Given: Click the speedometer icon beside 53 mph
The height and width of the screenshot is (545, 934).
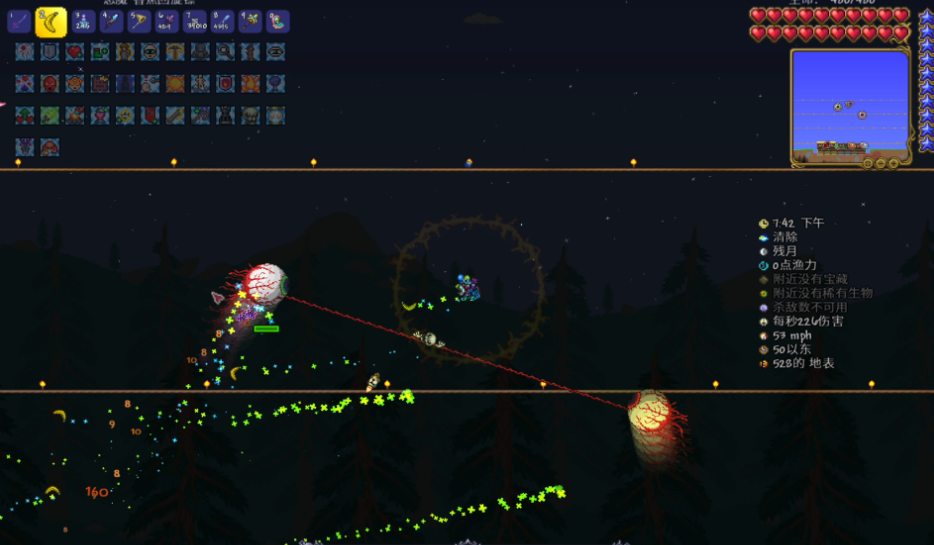Looking at the screenshot, I should pyautogui.click(x=764, y=336).
